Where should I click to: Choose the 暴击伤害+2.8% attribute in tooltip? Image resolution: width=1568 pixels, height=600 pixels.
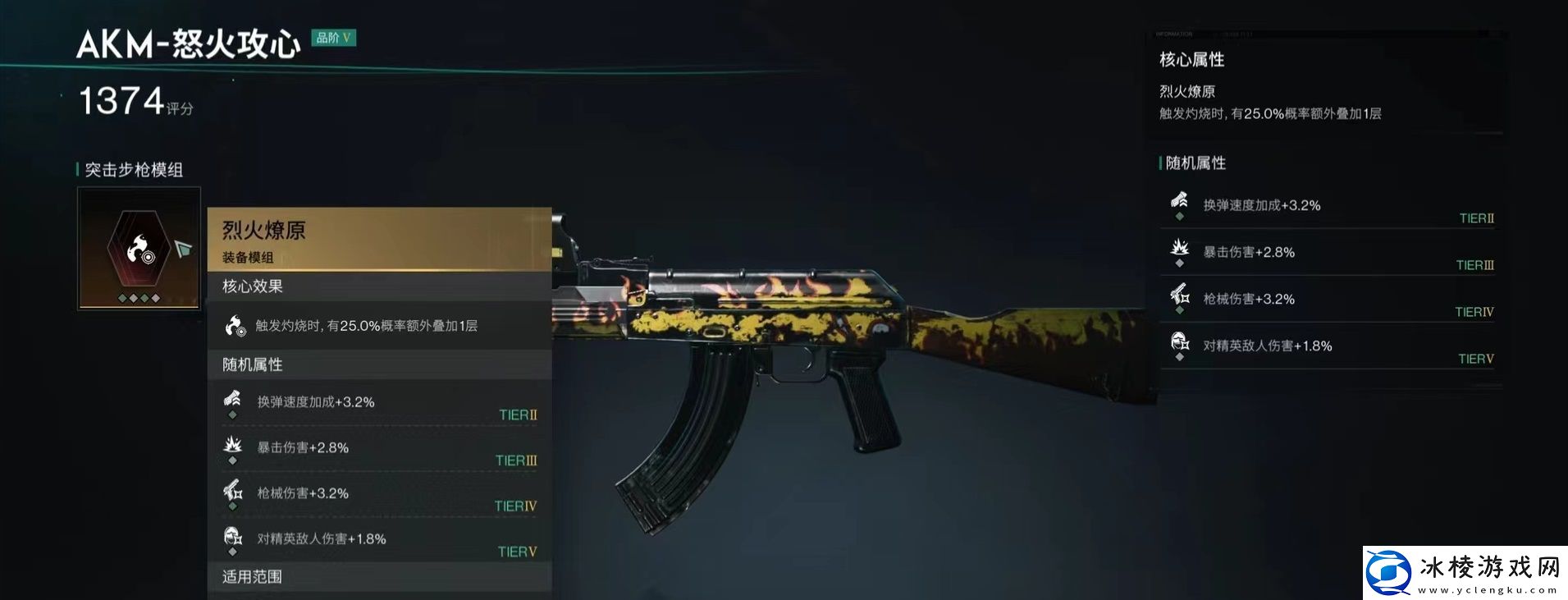(378, 448)
